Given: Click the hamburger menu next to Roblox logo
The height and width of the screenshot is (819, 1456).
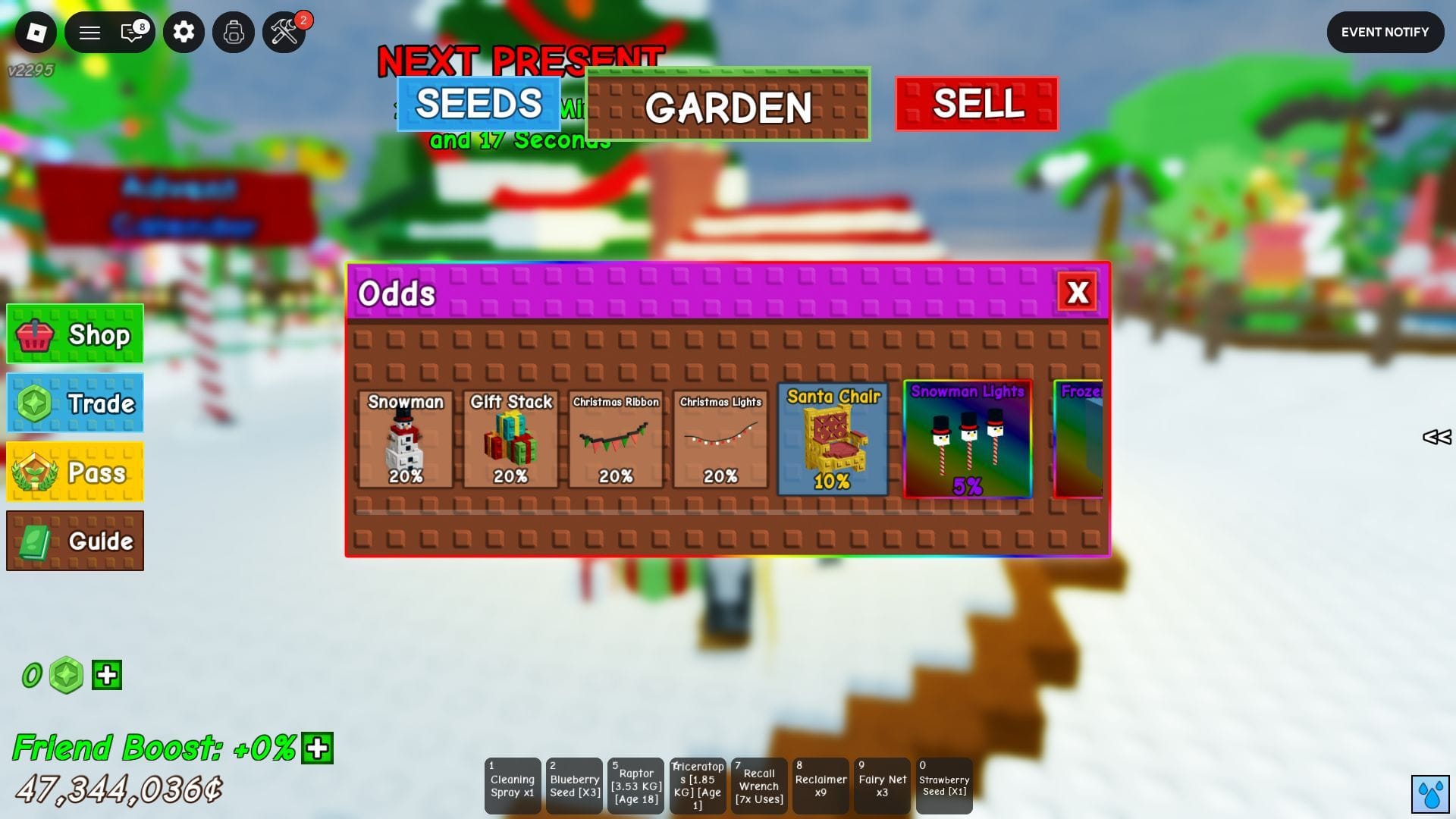Looking at the screenshot, I should pos(89,32).
